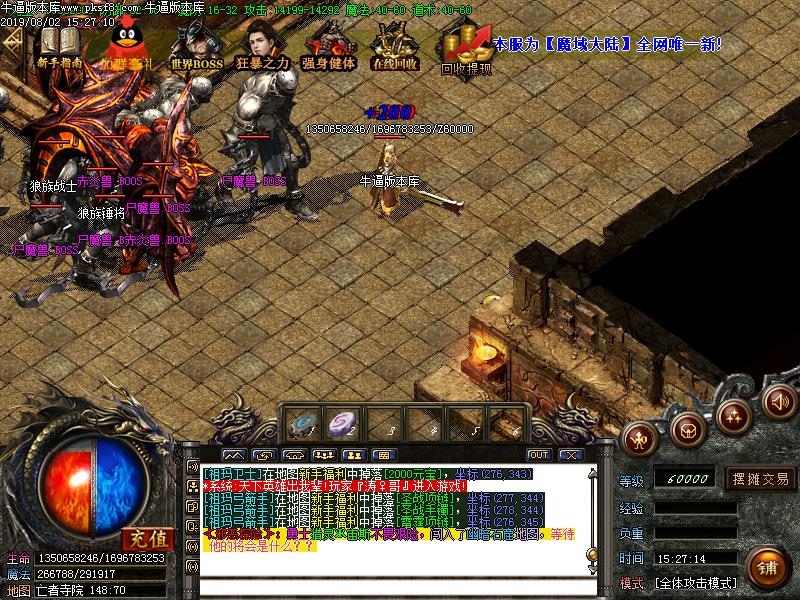Open the 新手指南 beginner guide book

coord(58,45)
